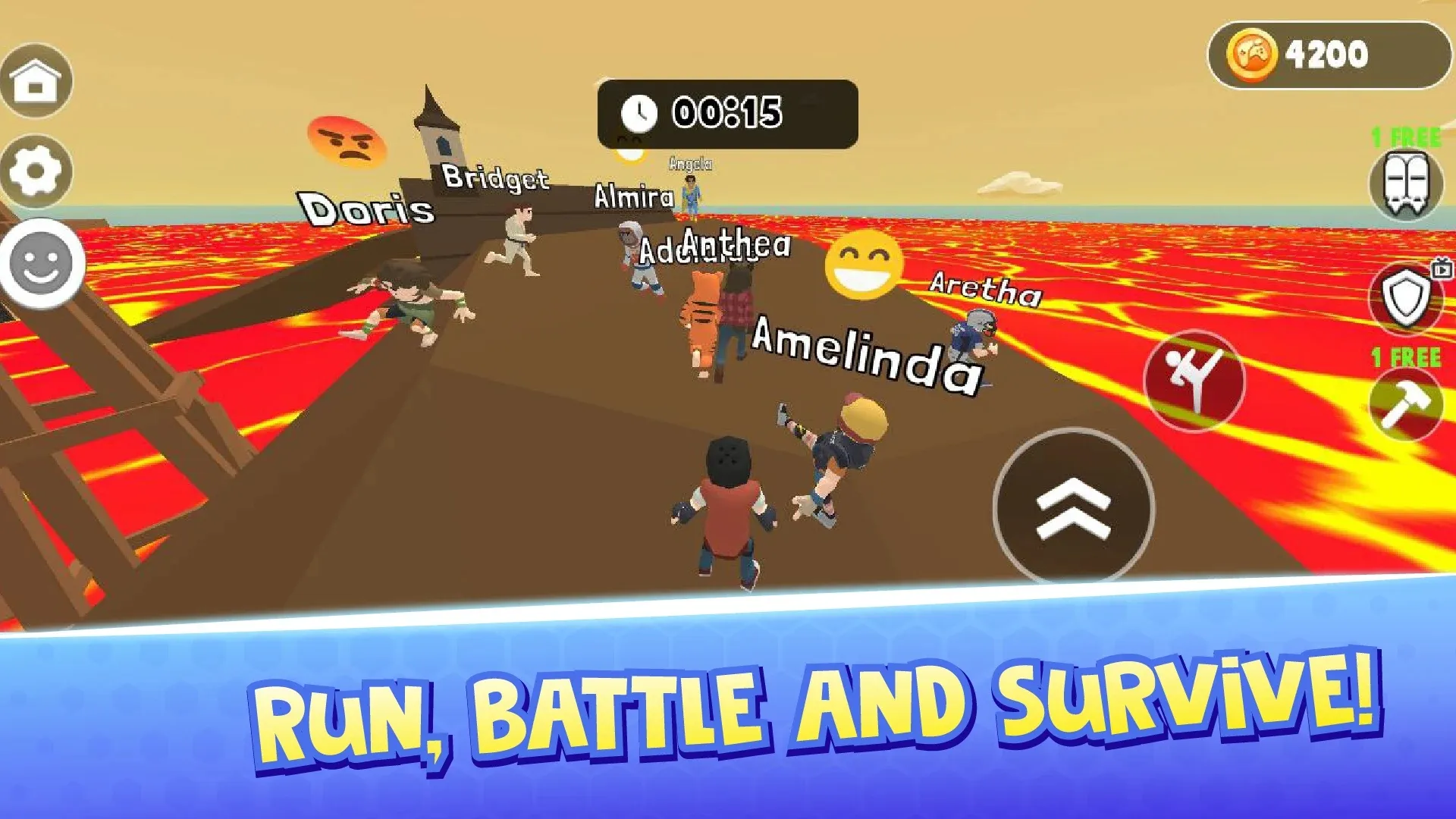Go to the home screen
1456x819 pixels.
point(36,80)
